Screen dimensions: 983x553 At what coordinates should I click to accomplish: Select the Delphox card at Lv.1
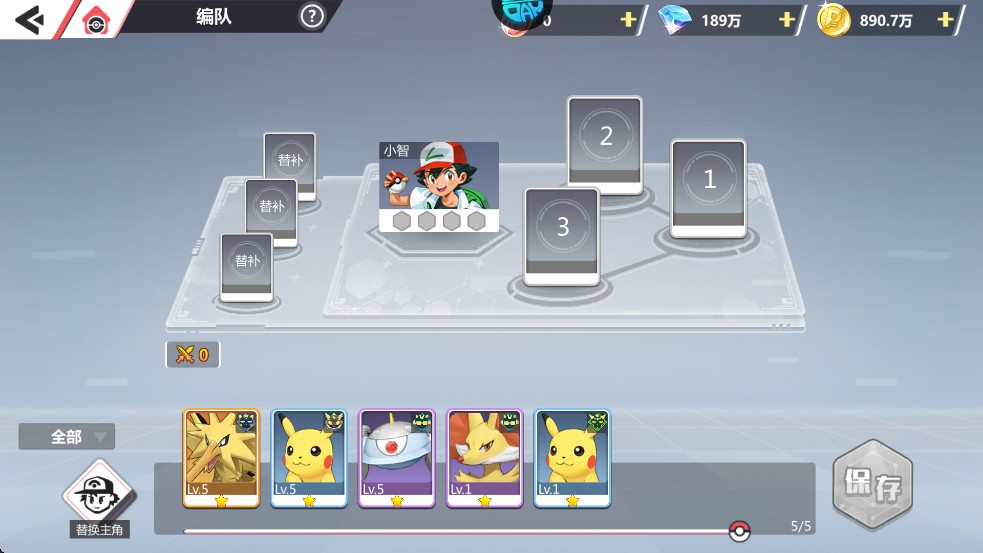point(484,457)
